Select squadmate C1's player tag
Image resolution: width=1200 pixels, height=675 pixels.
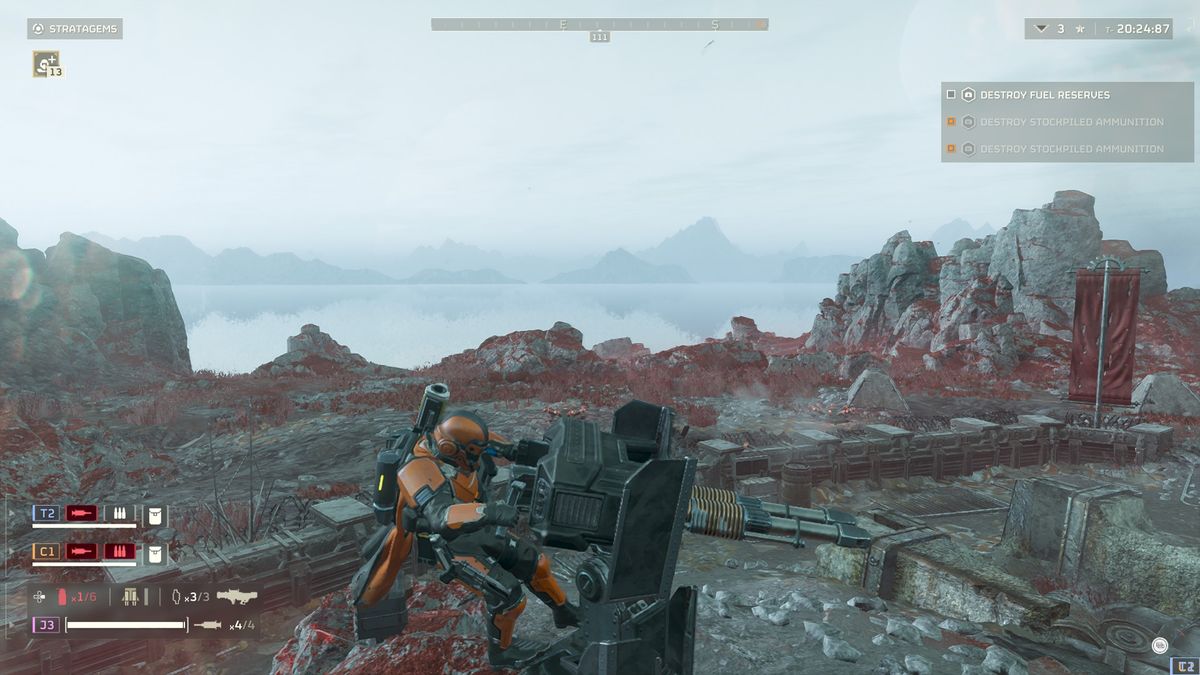click(46, 551)
